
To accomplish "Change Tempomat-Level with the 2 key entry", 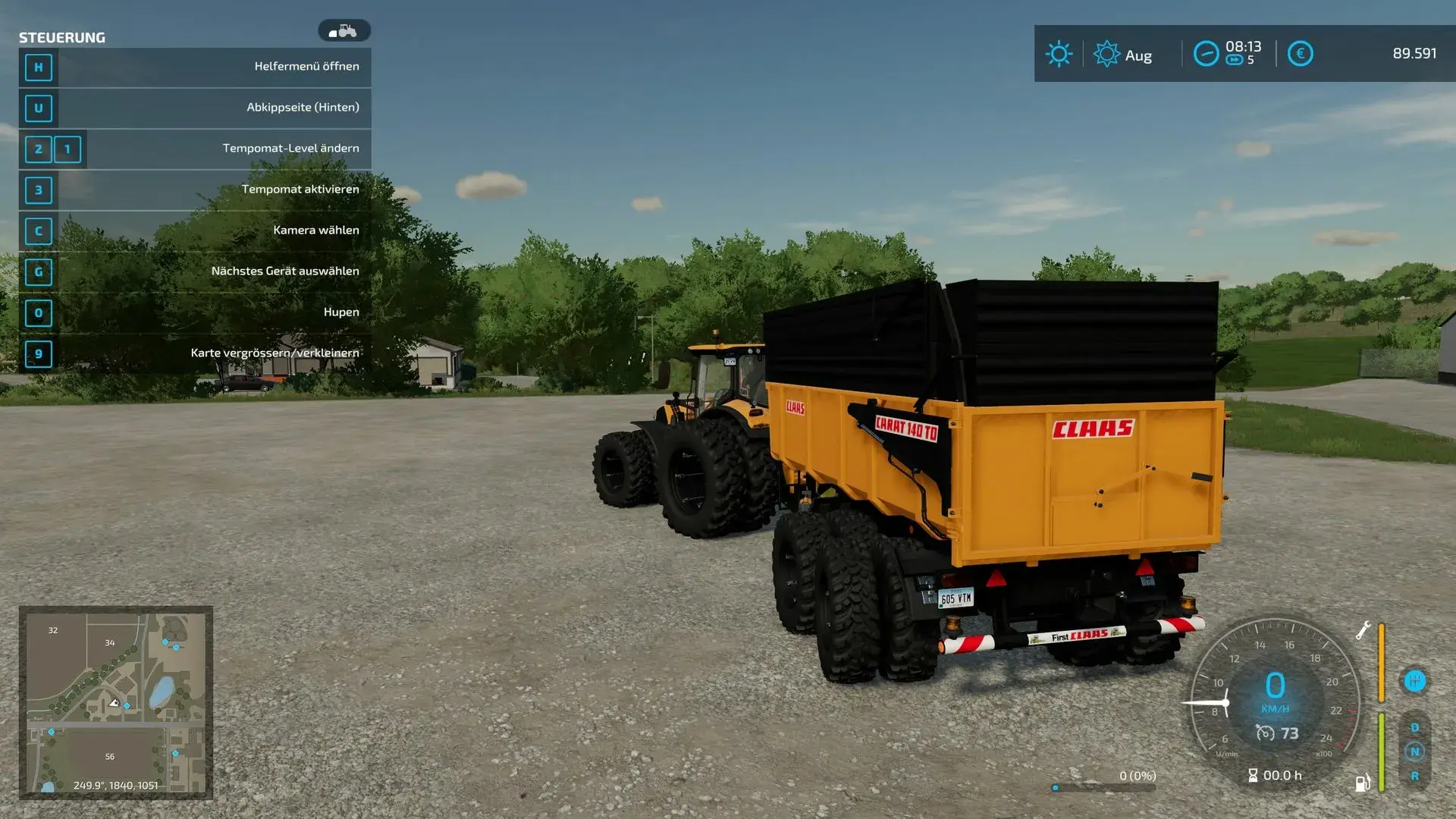I will coord(38,149).
